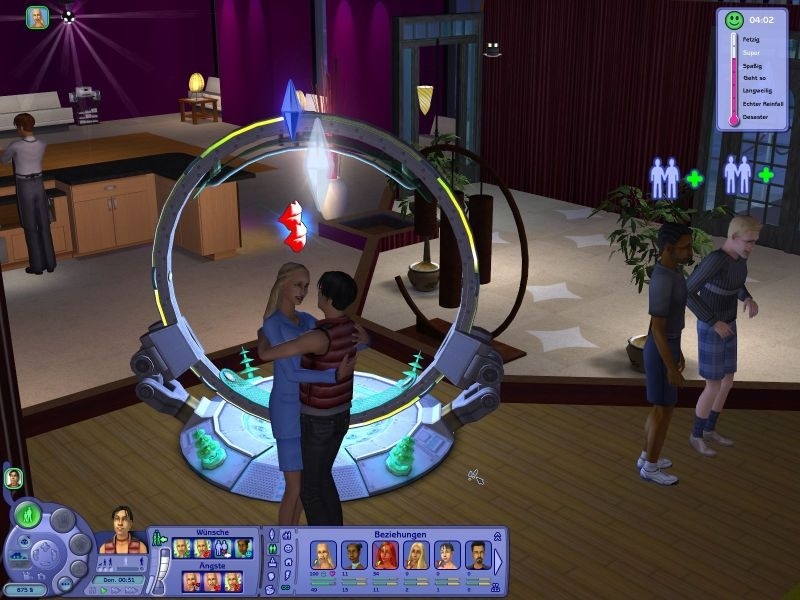The width and height of the screenshot is (800, 600).
Task: Select the red-haired Sim in Beziehungen
Action: coord(385,555)
